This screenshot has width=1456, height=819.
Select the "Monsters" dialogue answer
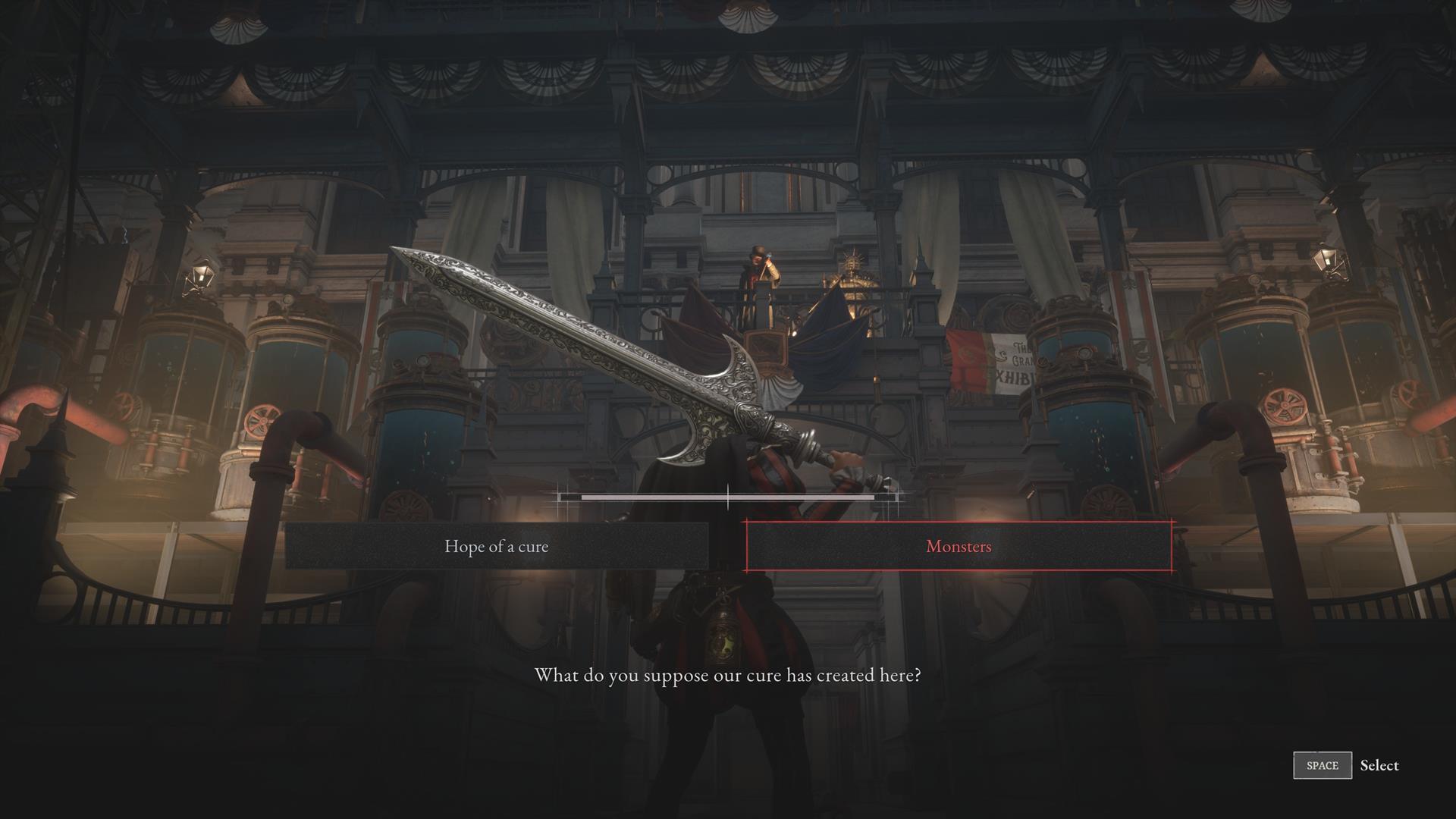coord(959,546)
